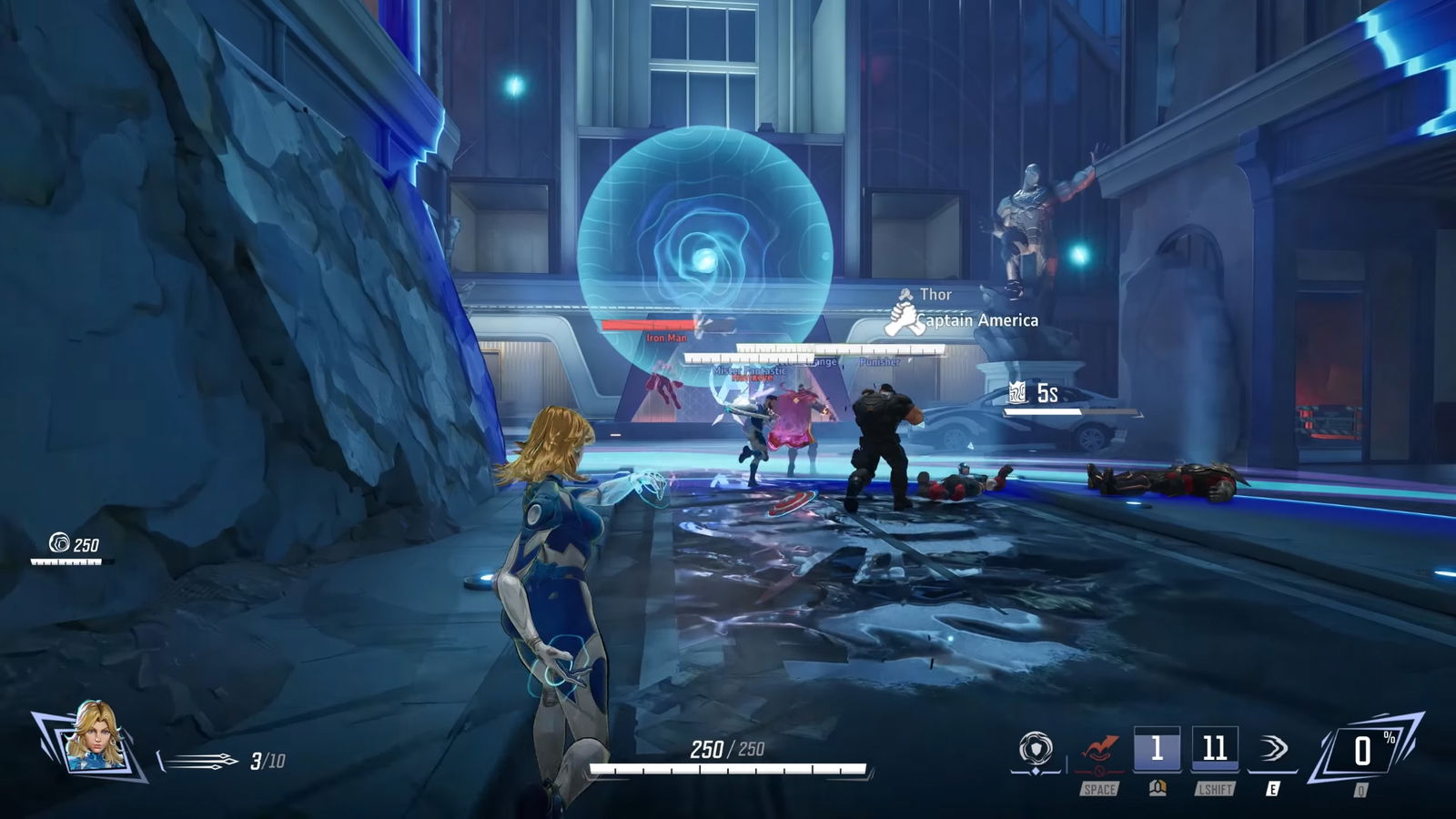Click the Captain America team-up handshake icon
The image size is (1456, 819).
pos(903,320)
